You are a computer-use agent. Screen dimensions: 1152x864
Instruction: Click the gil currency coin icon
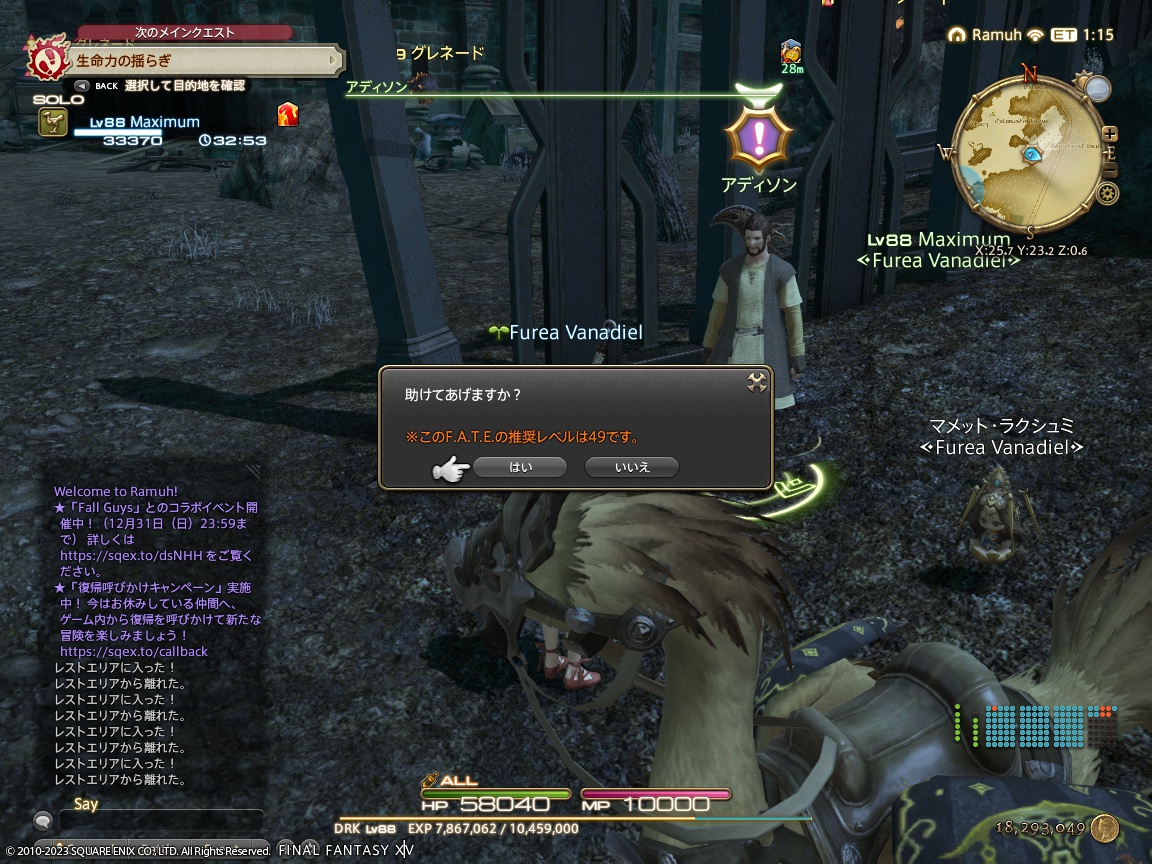coord(1105,828)
